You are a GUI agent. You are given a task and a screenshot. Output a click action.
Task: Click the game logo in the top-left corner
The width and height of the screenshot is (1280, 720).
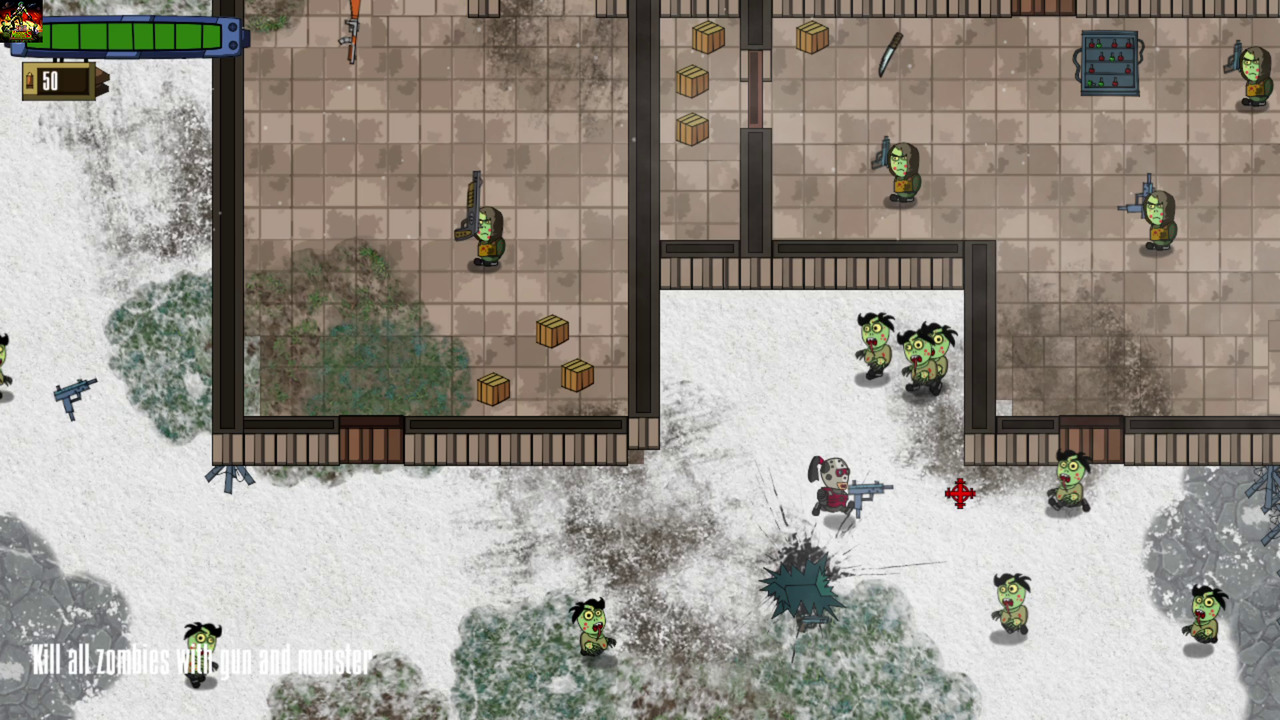point(20,20)
